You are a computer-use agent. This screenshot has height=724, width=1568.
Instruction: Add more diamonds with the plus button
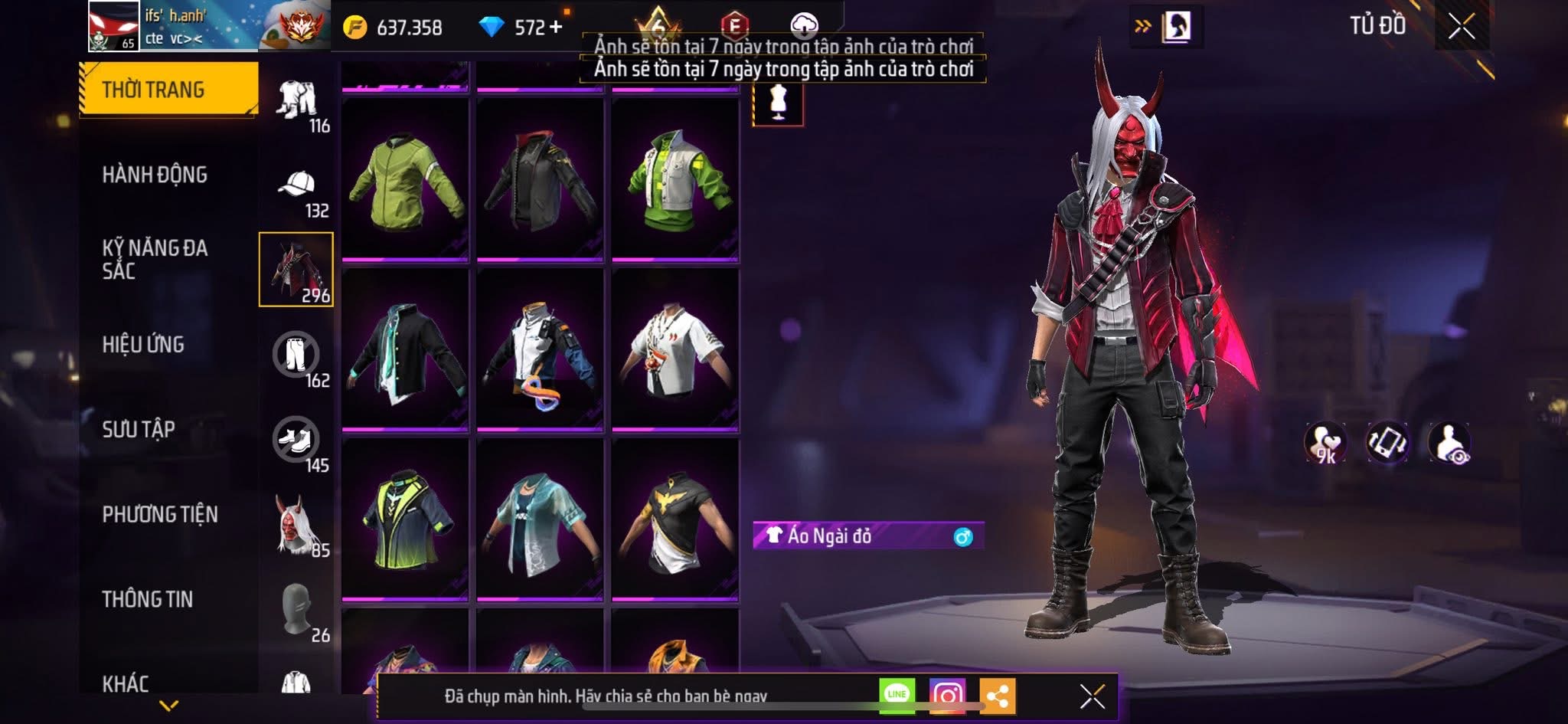(x=555, y=28)
